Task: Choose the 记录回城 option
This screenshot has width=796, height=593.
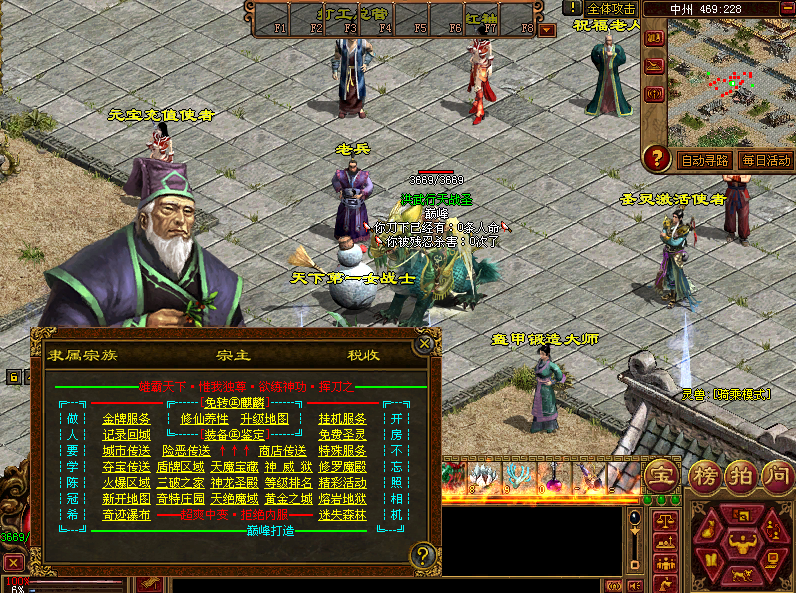Action: pyautogui.click(x=126, y=435)
